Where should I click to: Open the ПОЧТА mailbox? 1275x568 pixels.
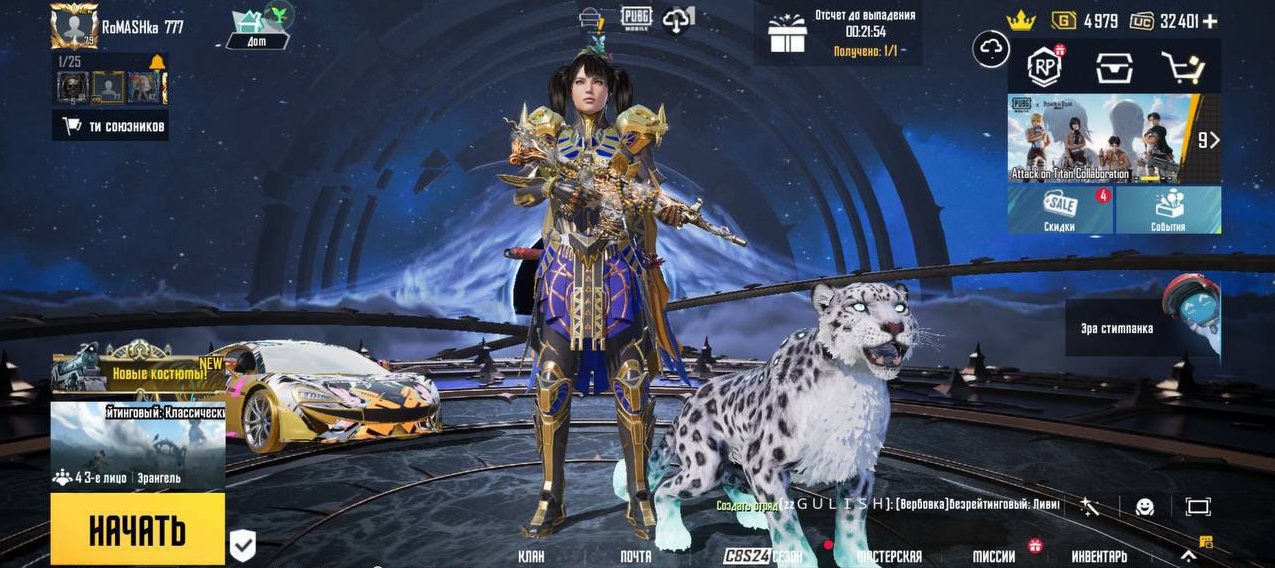[635, 556]
